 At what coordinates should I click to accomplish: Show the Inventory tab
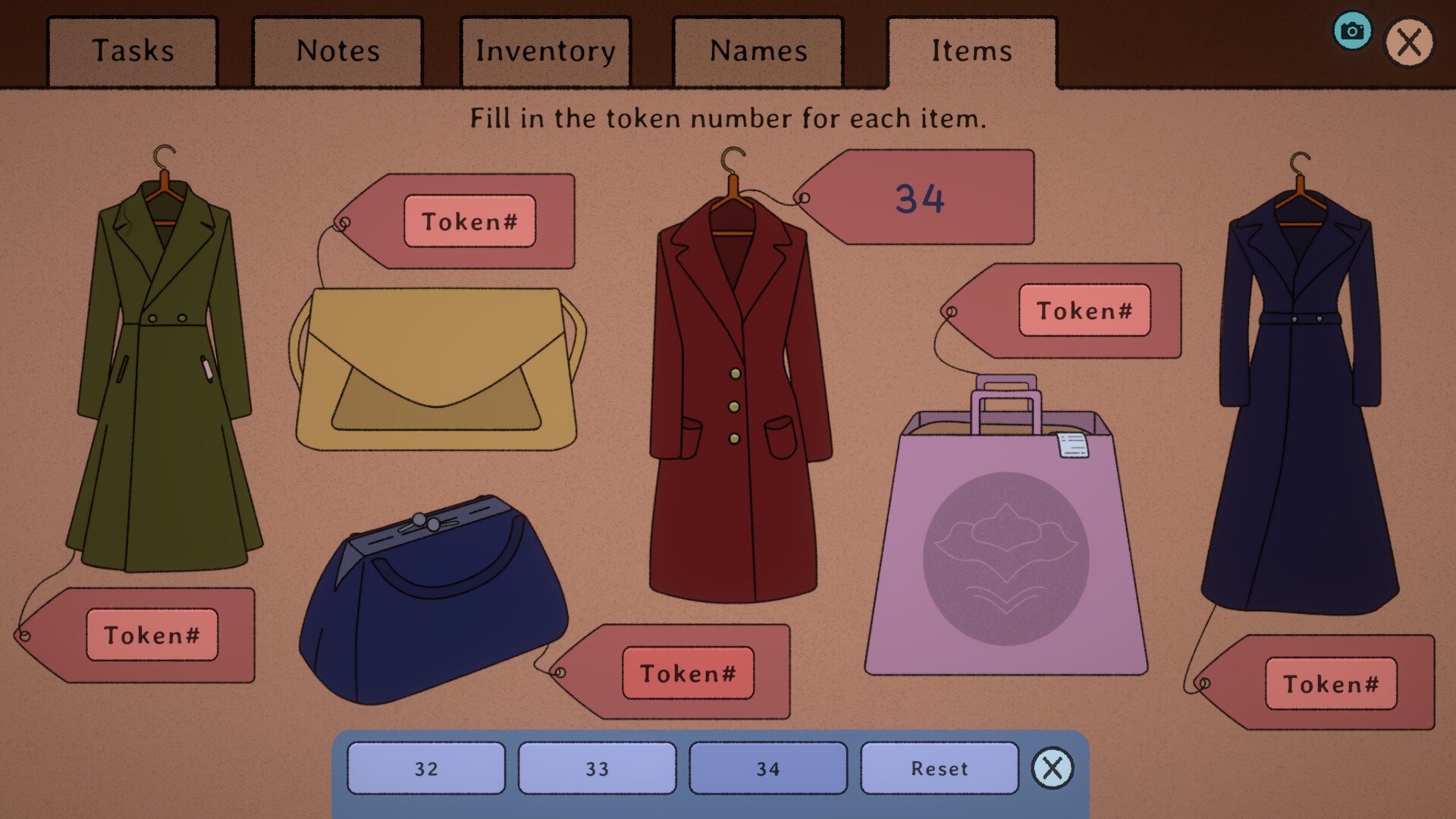(x=545, y=52)
